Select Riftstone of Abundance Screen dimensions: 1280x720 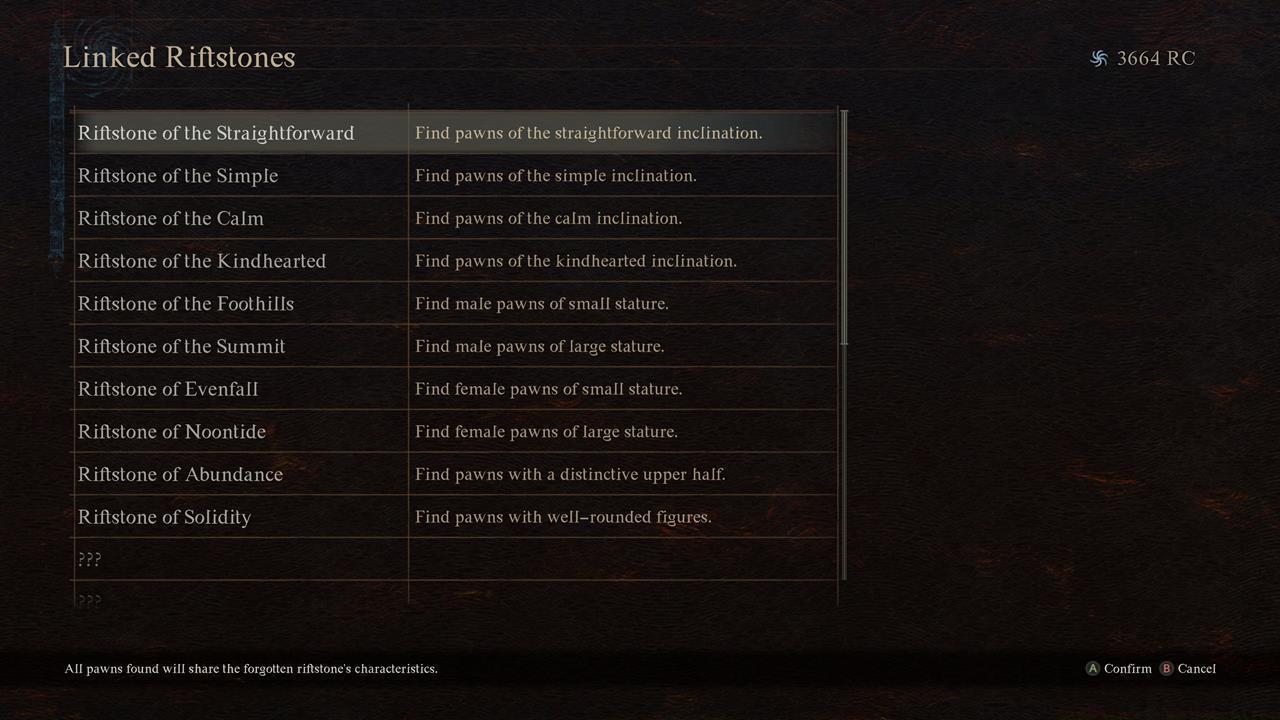[180, 474]
